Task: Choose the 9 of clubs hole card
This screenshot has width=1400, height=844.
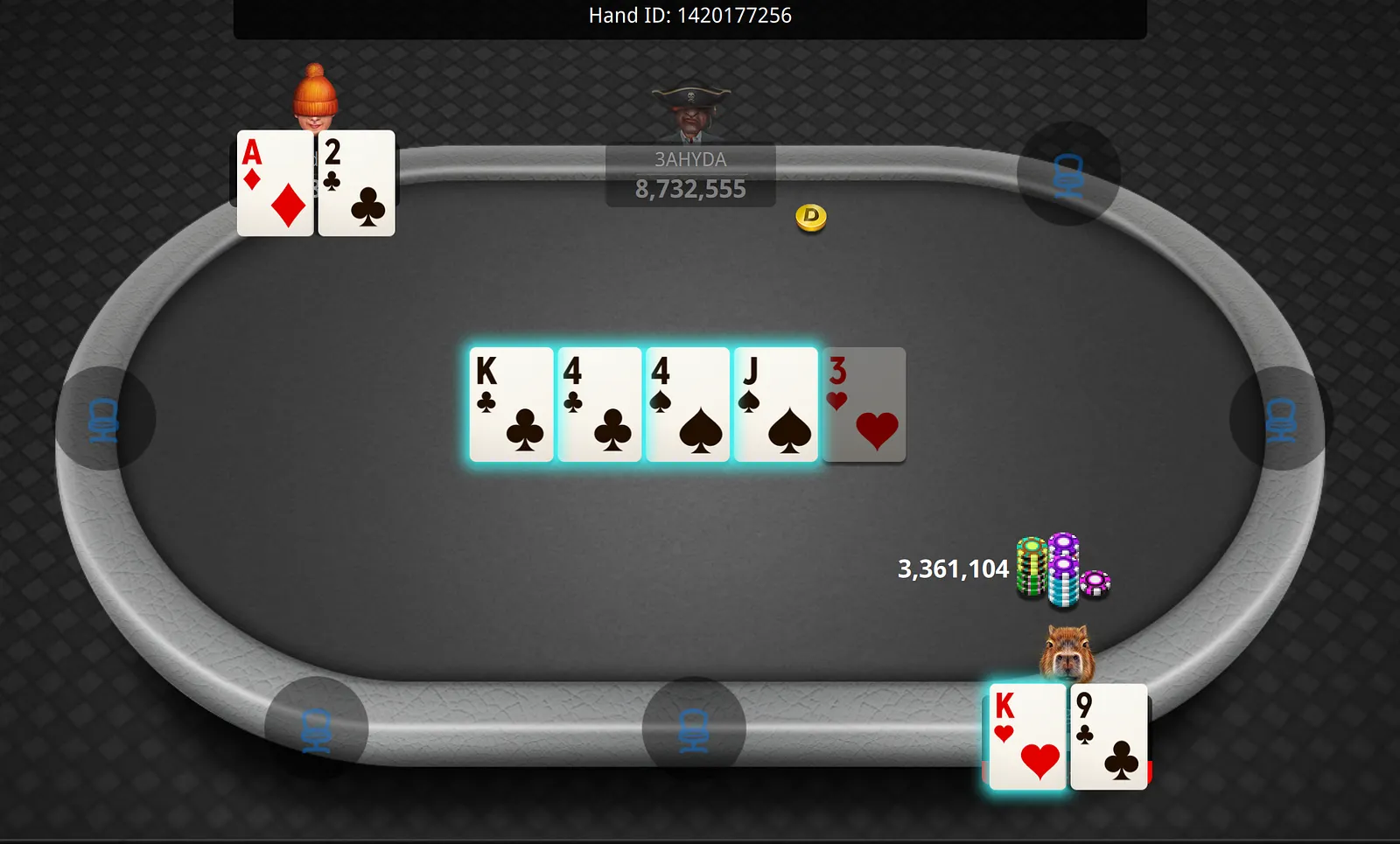Action: click(1109, 736)
